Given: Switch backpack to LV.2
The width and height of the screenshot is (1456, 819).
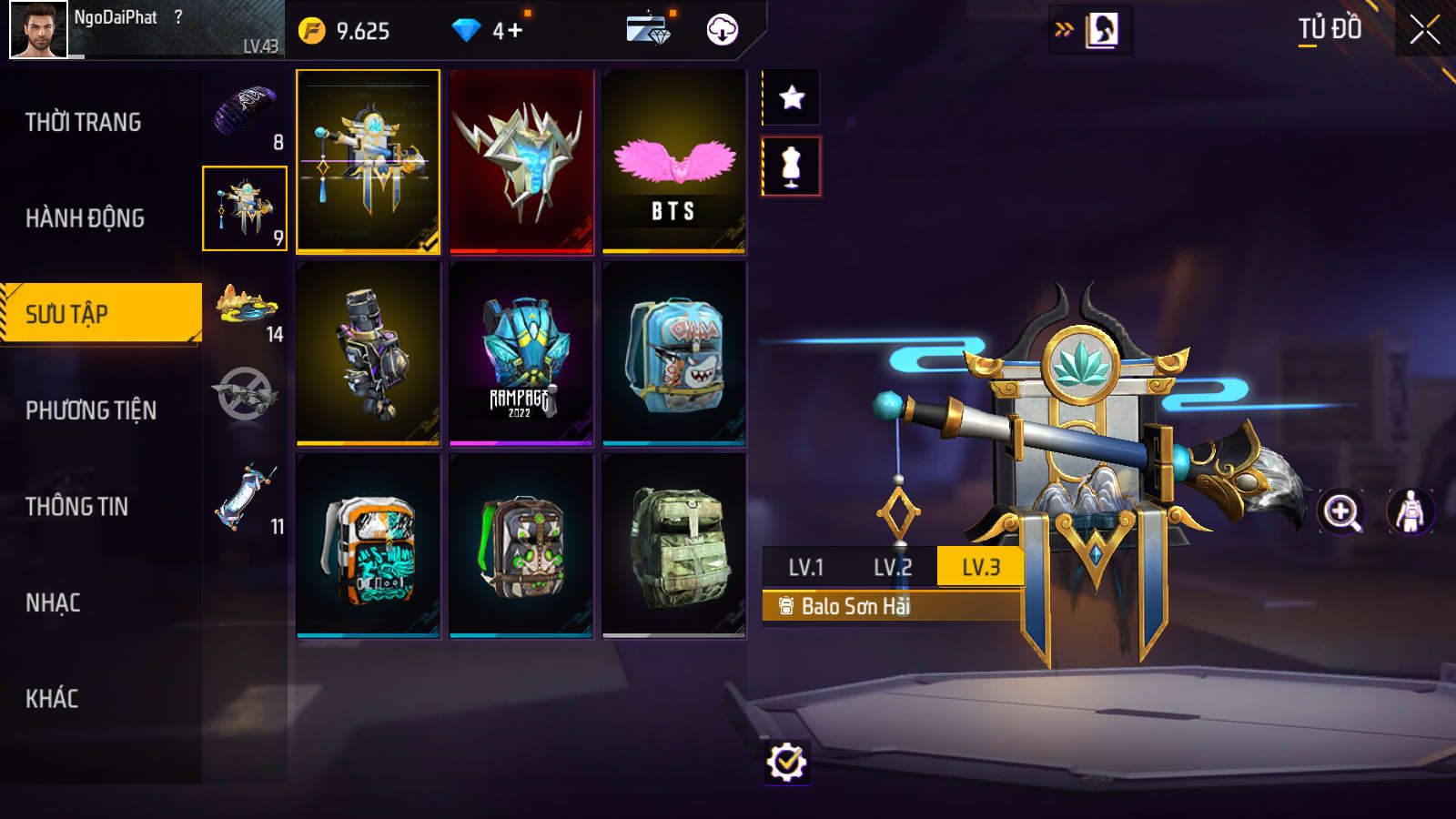Looking at the screenshot, I should click(x=893, y=568).
